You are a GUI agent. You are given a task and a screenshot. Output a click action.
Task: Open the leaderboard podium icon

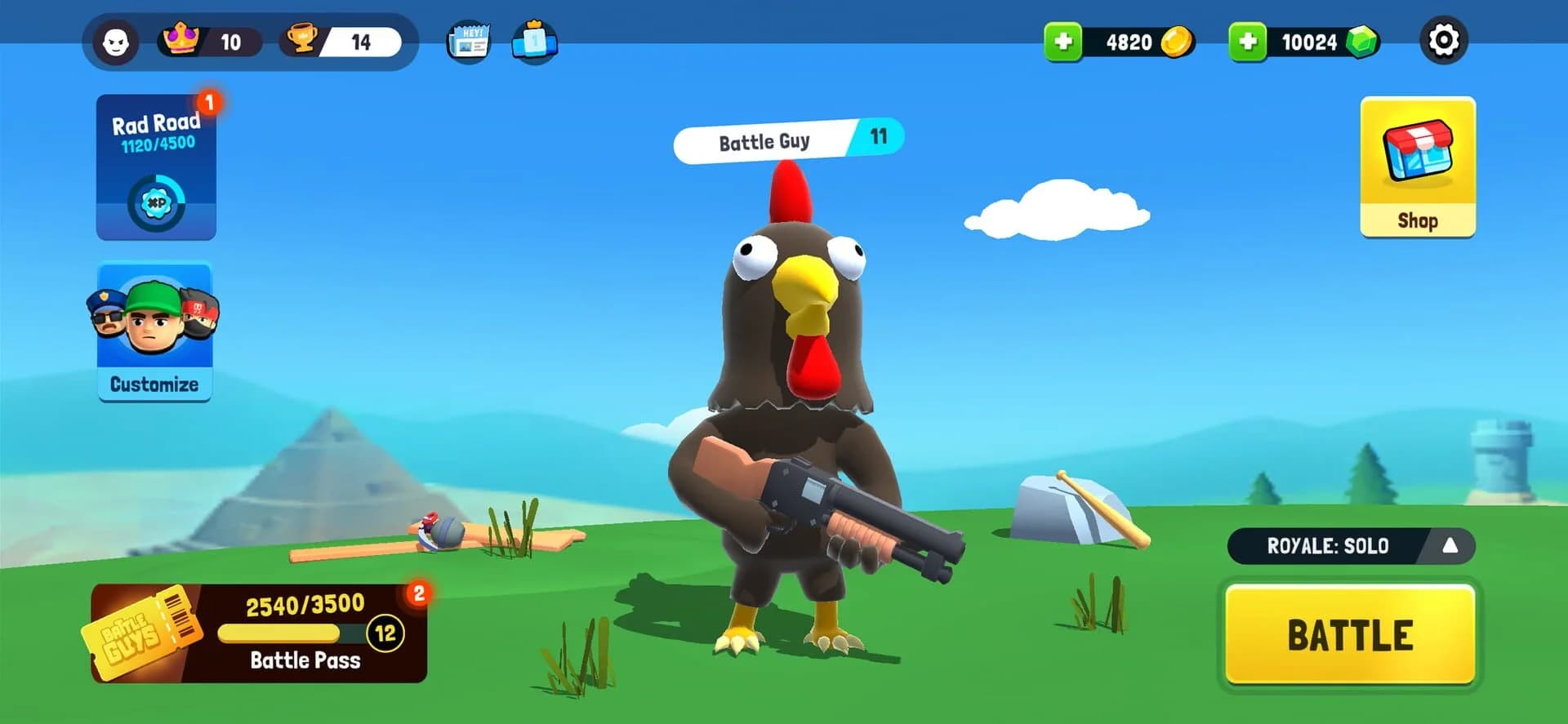(x=535, y=41)
